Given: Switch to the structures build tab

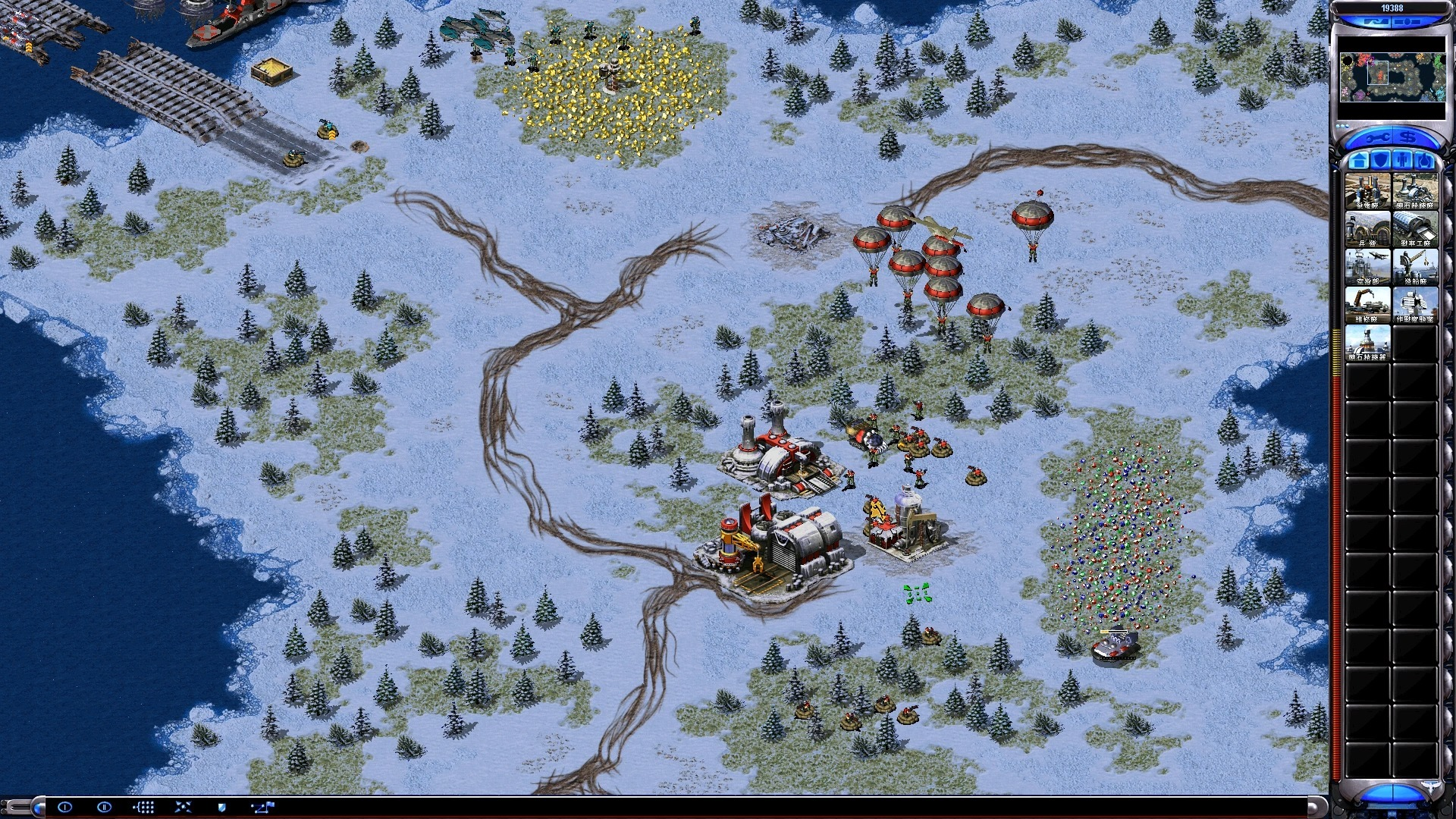Looking at the screenshot, I should pyautogui.click(x=1359, y=160).
